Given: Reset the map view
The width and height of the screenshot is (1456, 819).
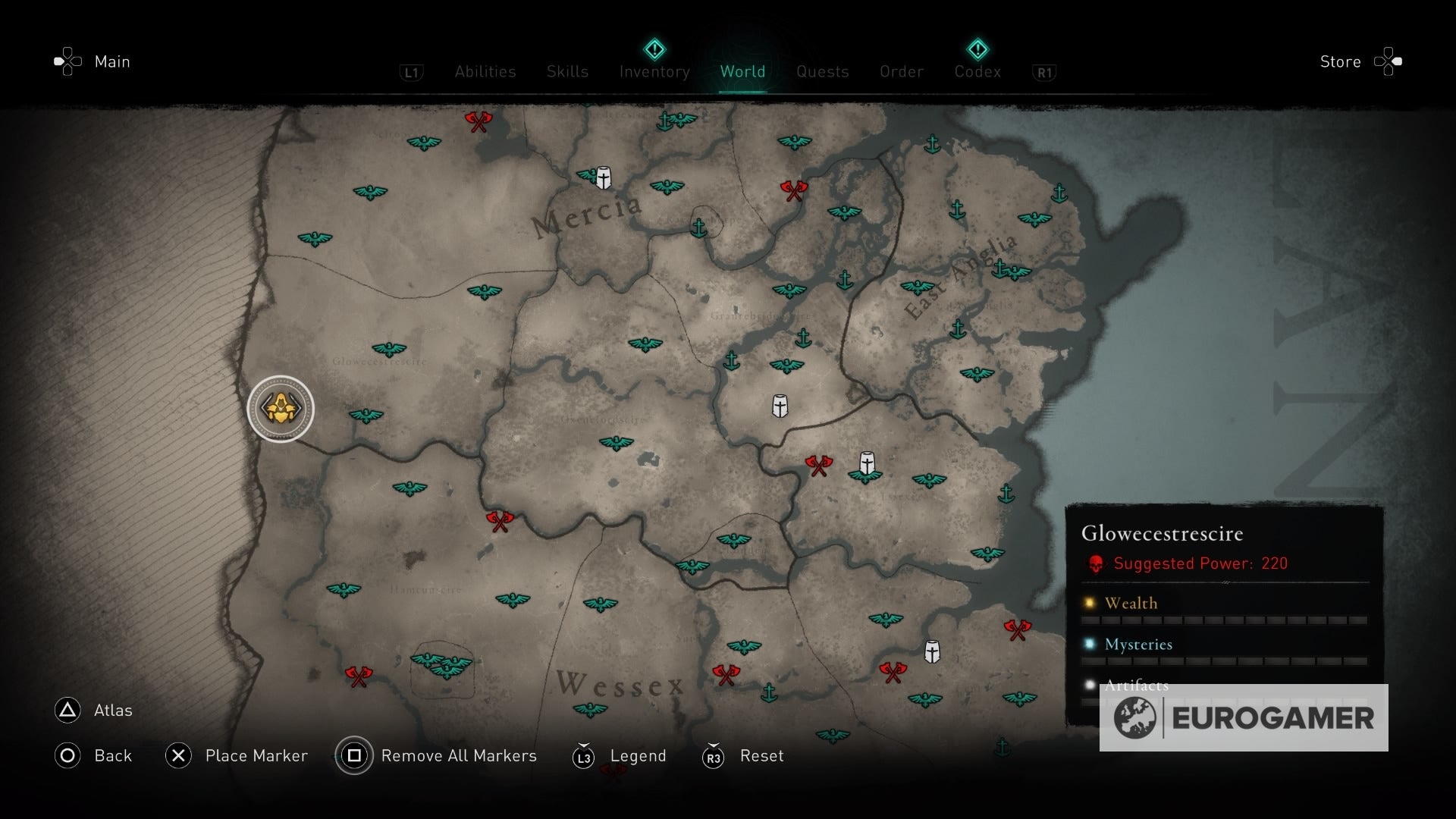Looking at the screenshot, I should (761, 756).
